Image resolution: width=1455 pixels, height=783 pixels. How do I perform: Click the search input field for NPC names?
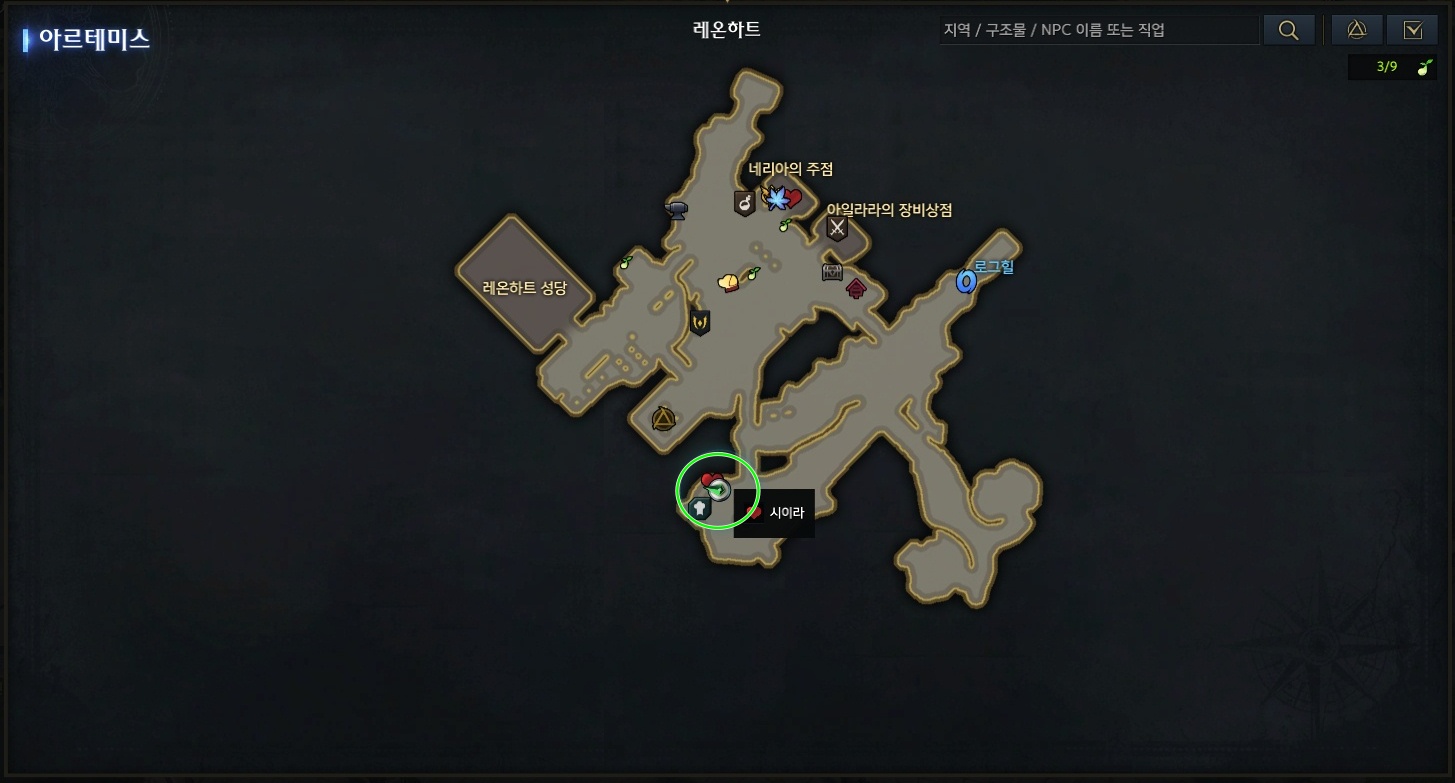click(x=1097, y=29)
